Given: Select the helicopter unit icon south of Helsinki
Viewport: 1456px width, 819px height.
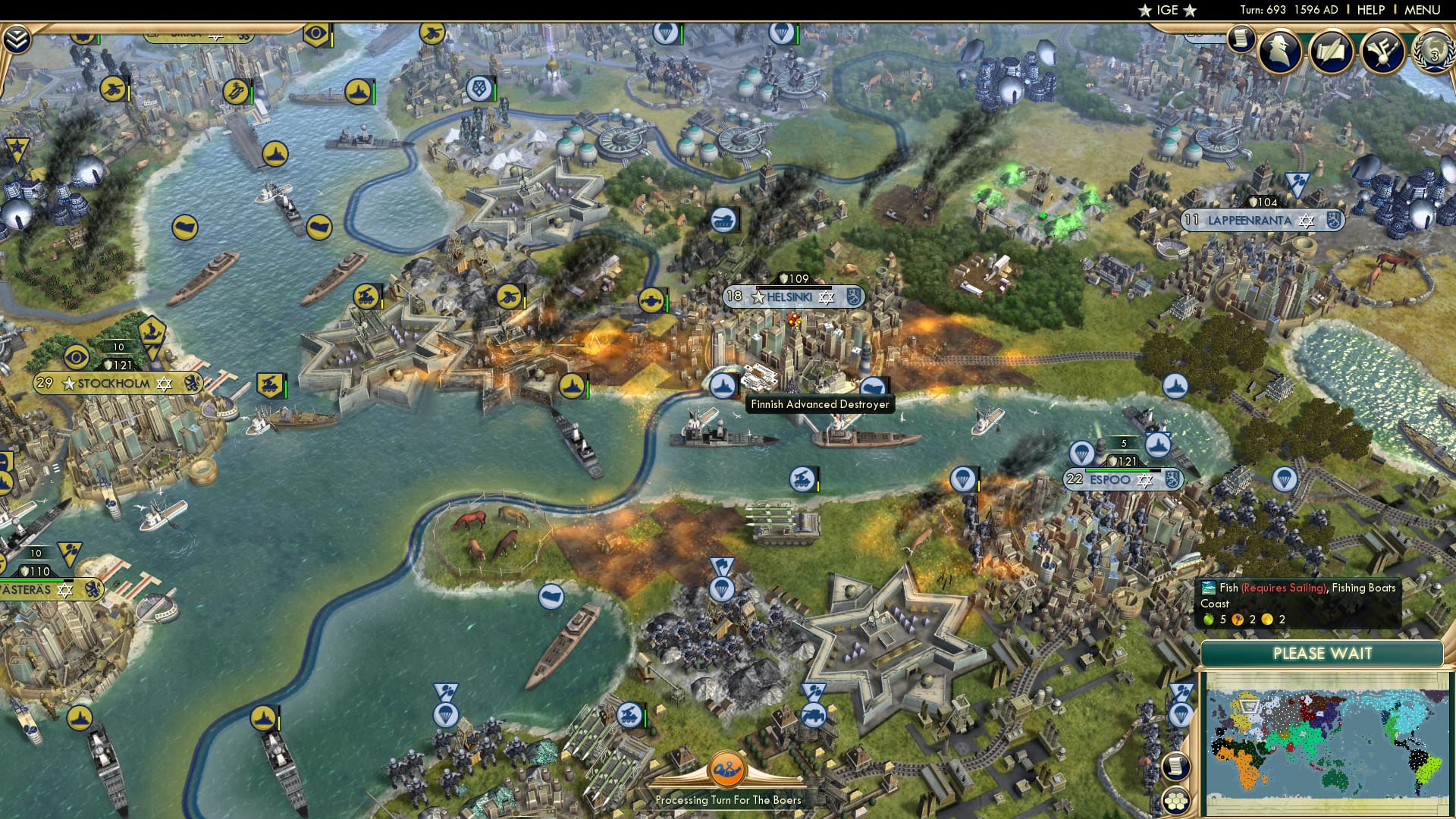Looking at the screenshot, I should click(802, 479).
